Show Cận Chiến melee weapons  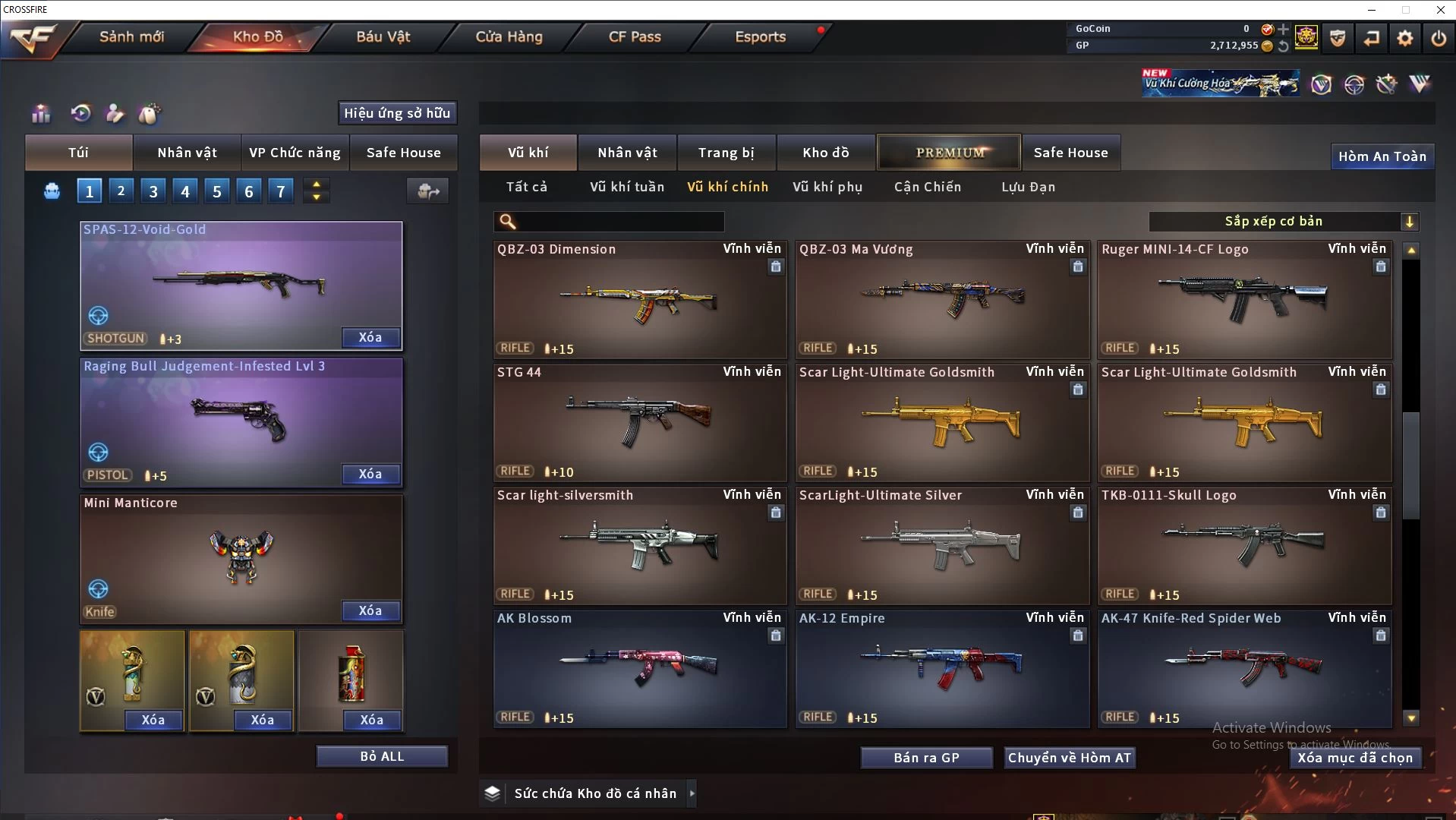(928, 187)
